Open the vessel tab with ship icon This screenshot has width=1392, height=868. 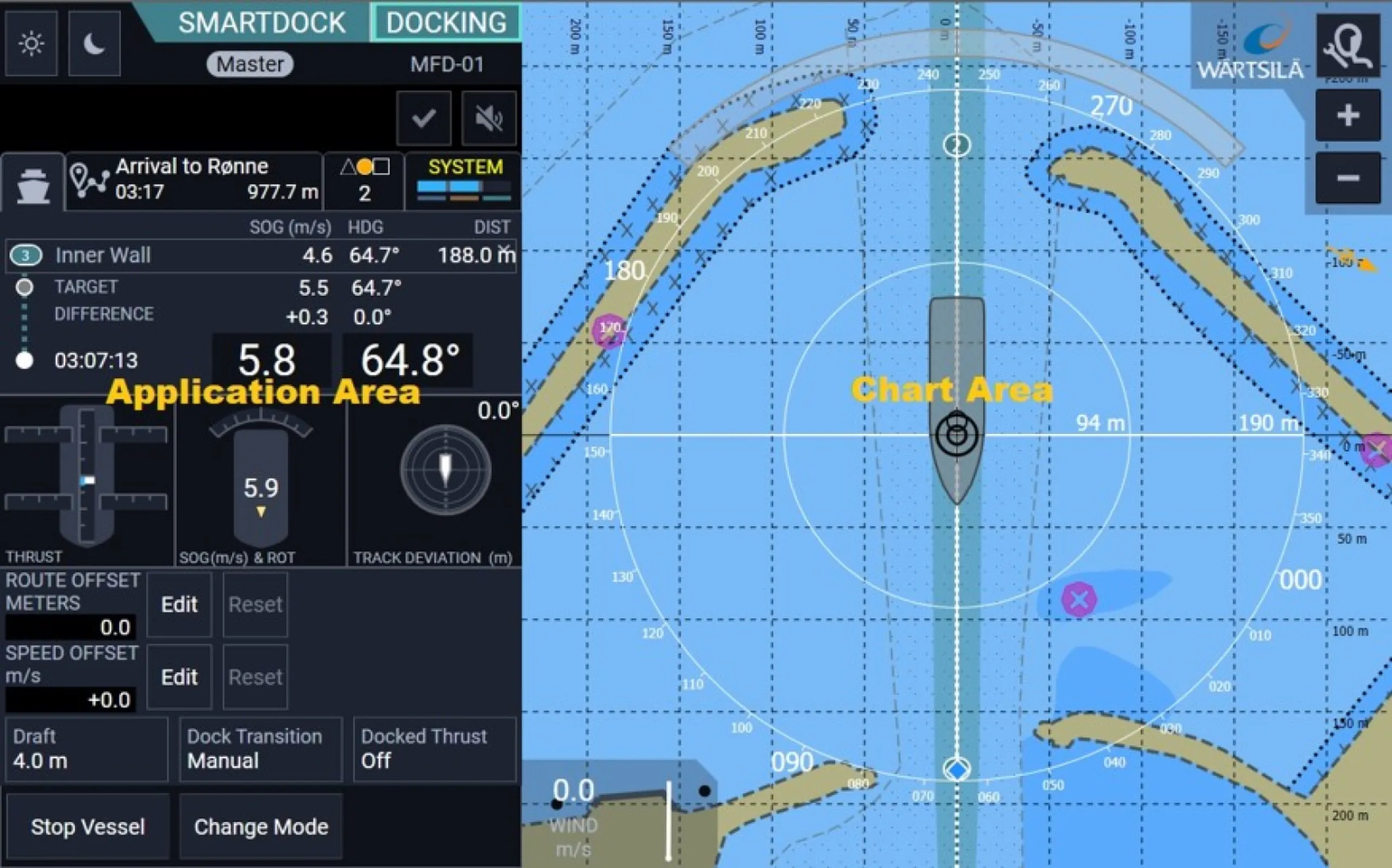coord(33,184)
